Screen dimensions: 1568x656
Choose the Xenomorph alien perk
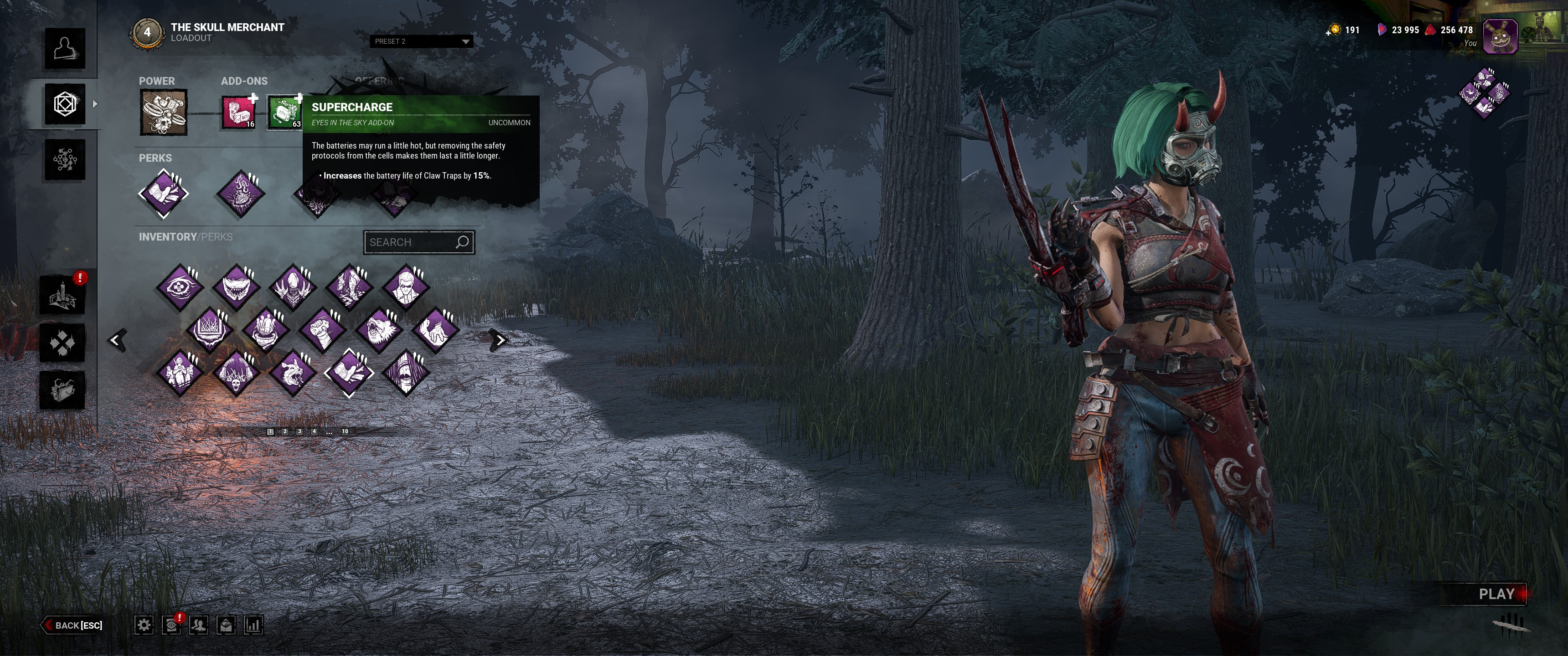[x=293, y=286]
